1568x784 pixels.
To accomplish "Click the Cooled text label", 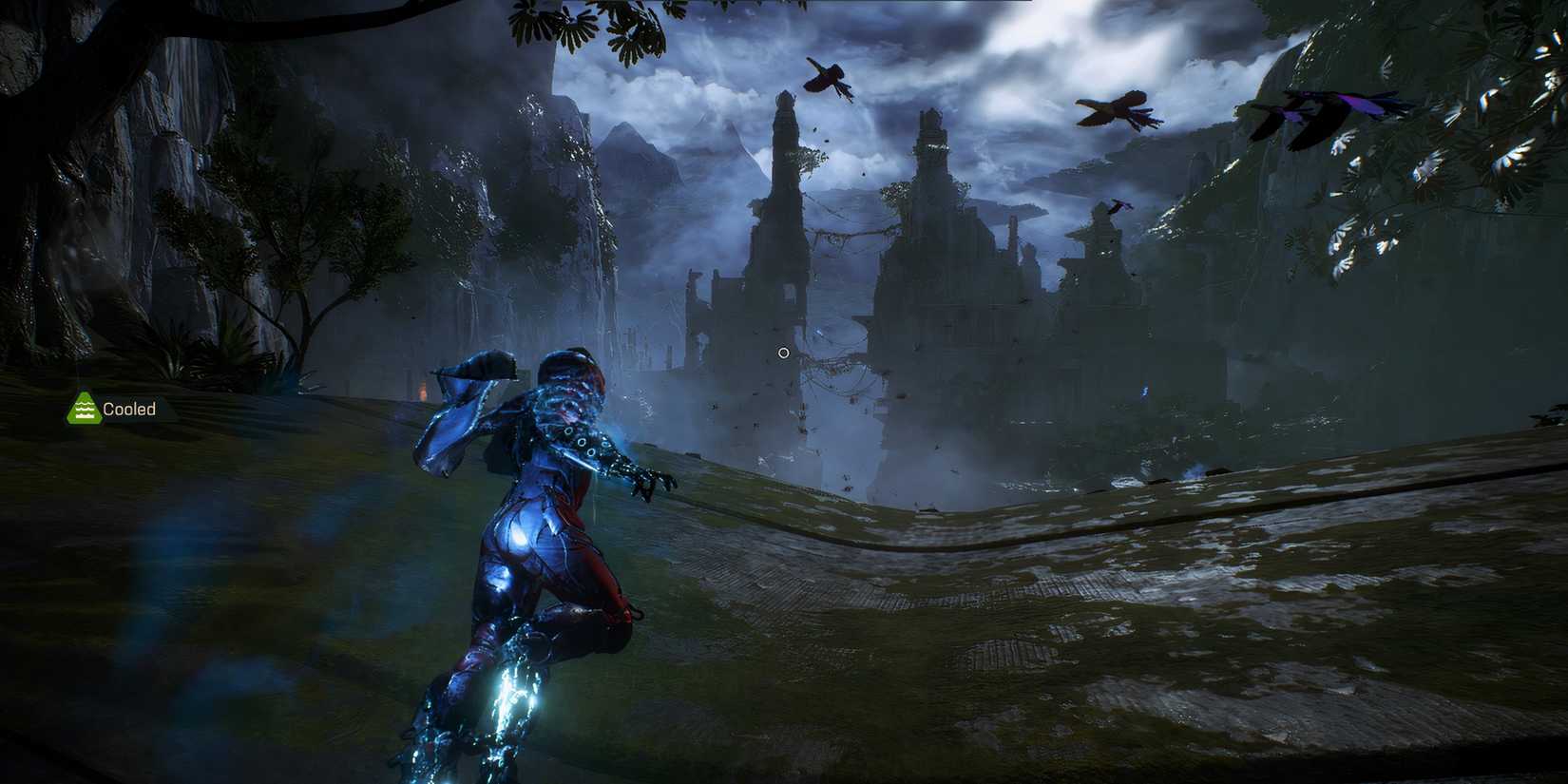I will 127,409.
